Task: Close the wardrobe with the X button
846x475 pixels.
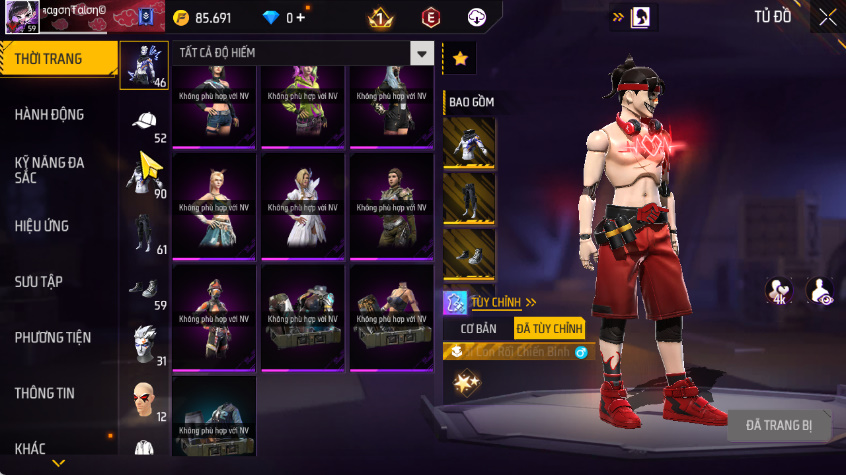Action: pos(827,17)
